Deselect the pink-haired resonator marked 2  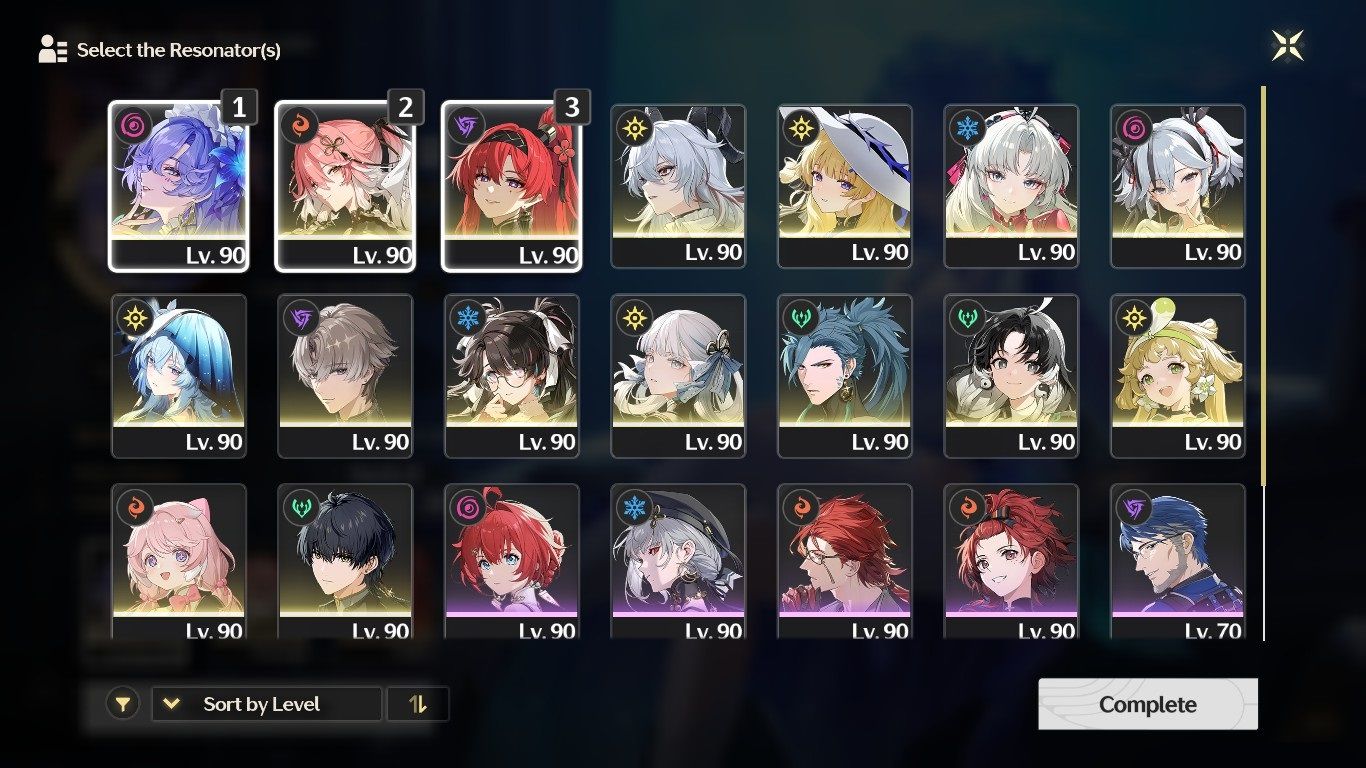345,186
